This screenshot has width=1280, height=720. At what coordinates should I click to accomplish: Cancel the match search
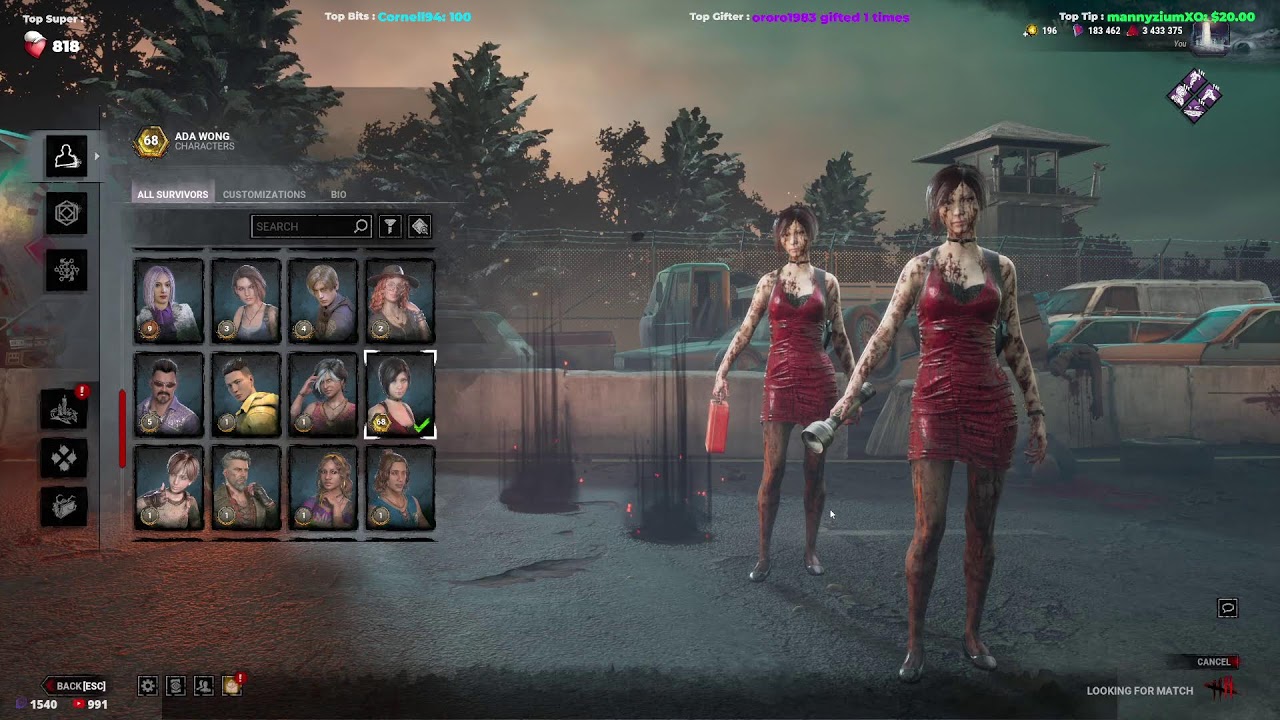[1216, 662]
